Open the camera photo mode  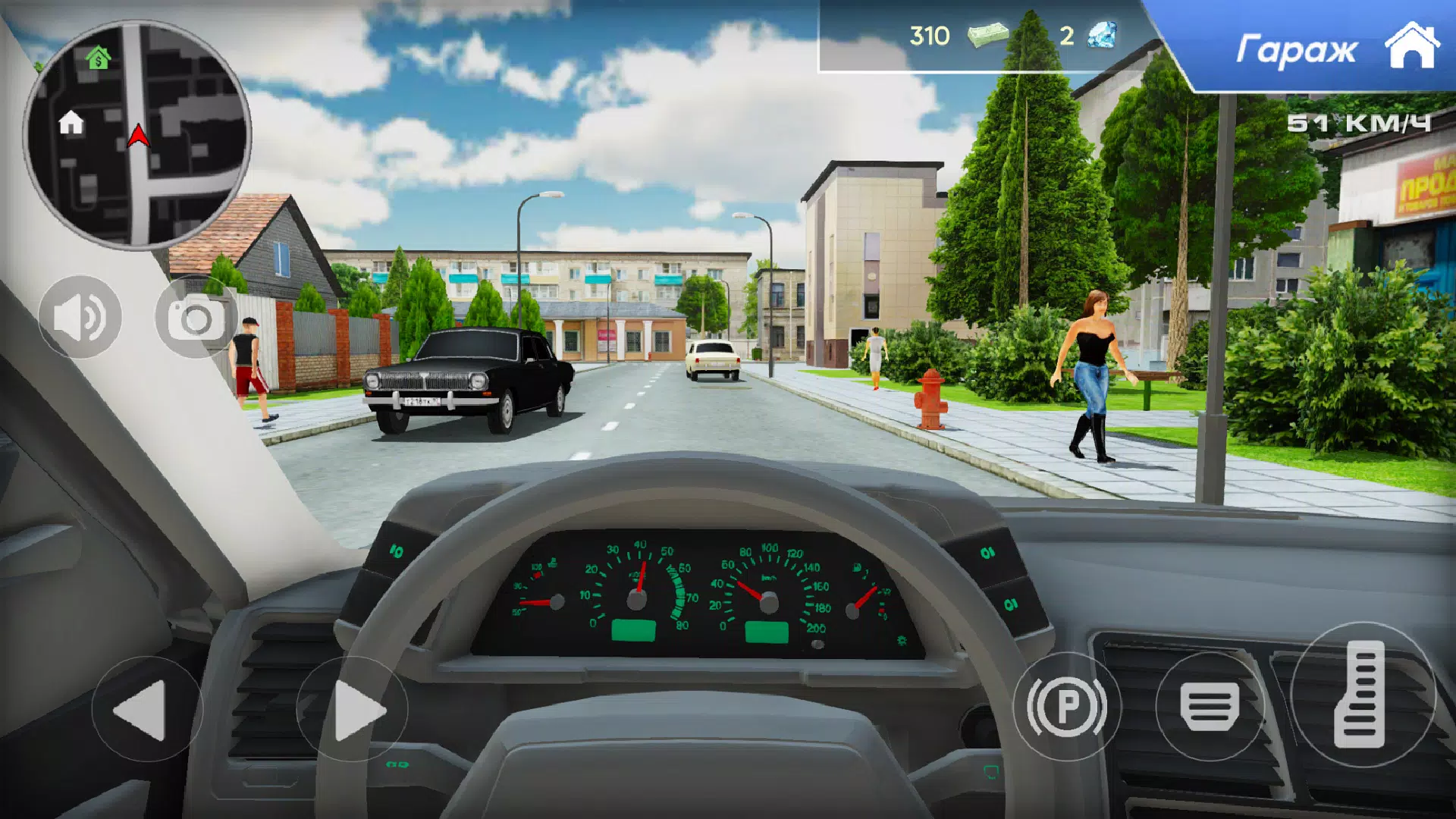point(196,318)
